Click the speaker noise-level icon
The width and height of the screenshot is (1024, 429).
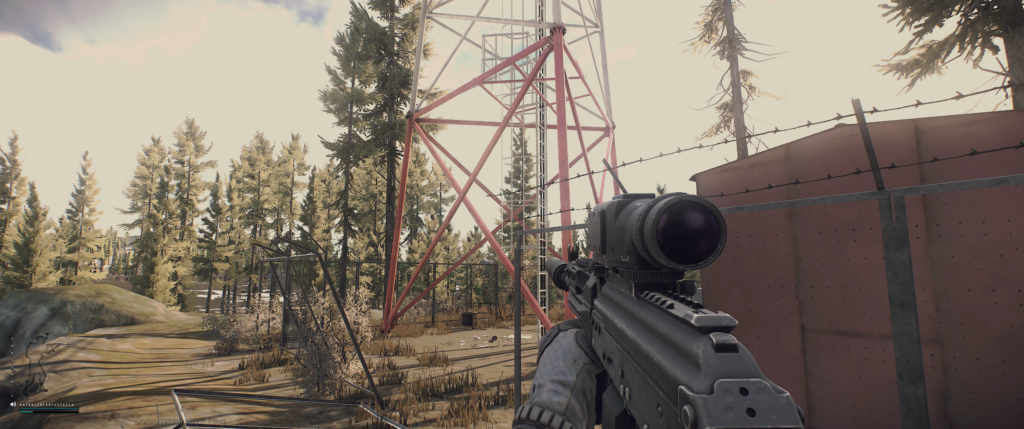[x=13, y=404]
